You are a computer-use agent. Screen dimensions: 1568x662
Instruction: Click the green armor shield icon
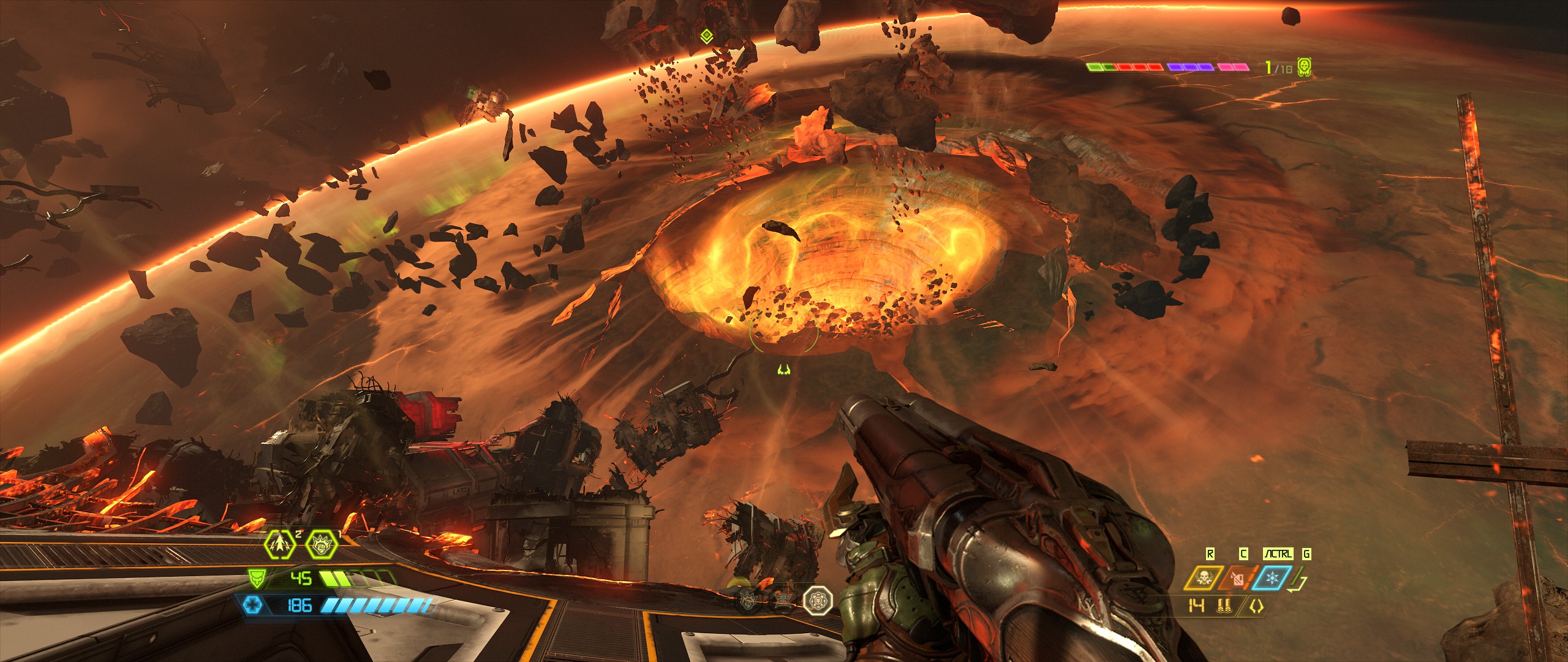tap(255, 577)
